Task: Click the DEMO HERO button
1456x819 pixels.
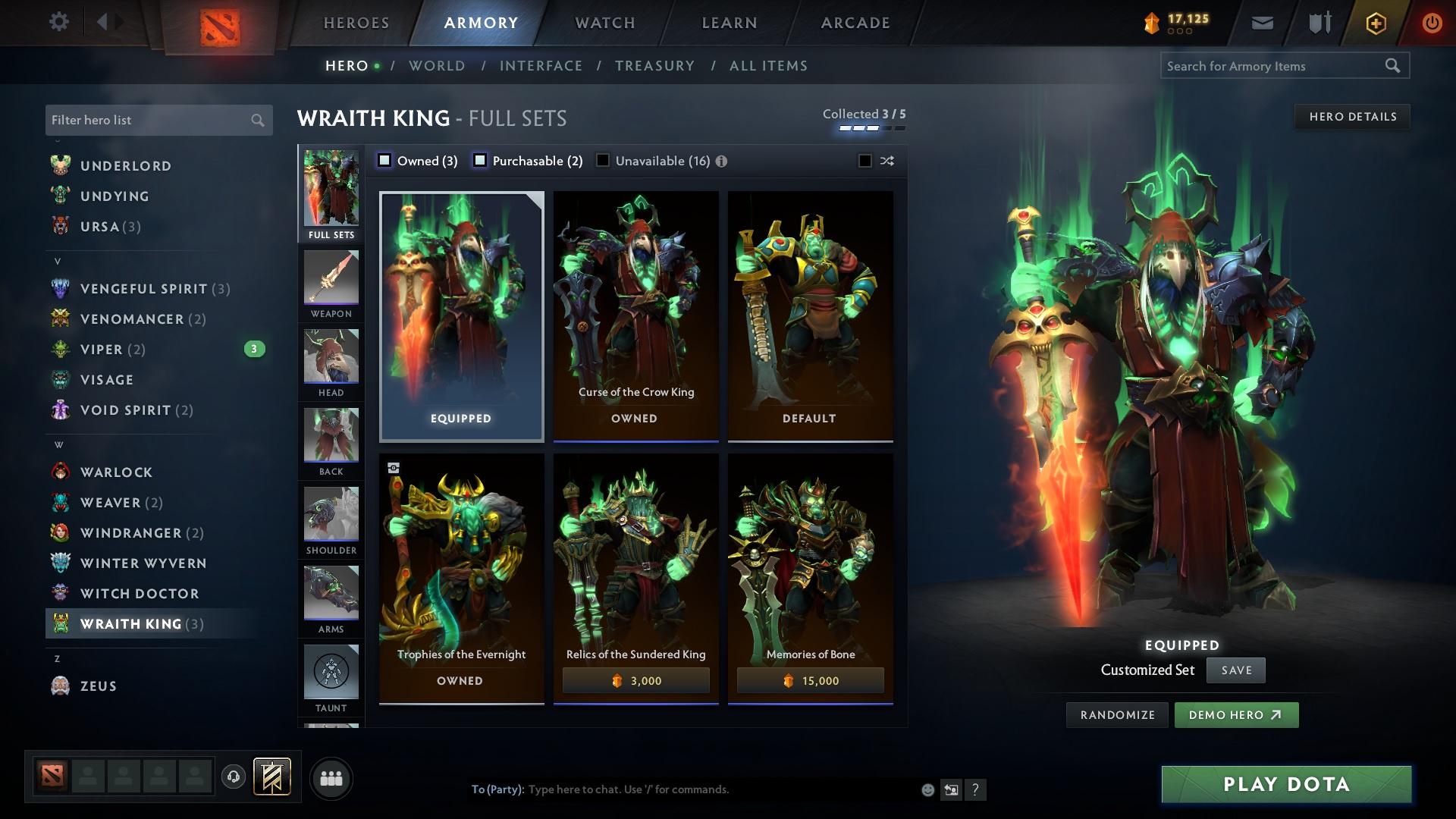Action: (1236, 714)
